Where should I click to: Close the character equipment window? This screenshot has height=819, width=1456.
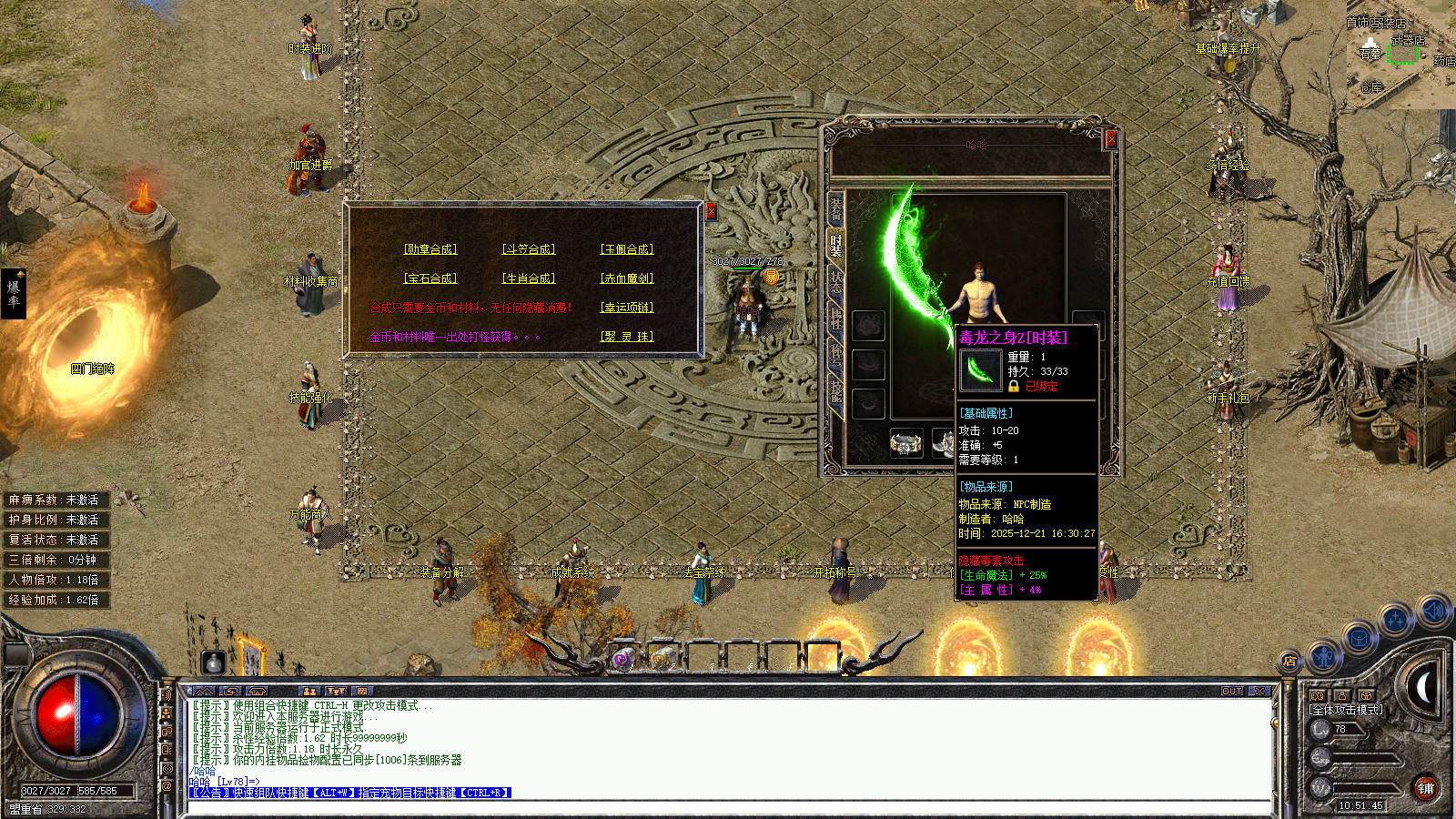(x=1111, y=139)
